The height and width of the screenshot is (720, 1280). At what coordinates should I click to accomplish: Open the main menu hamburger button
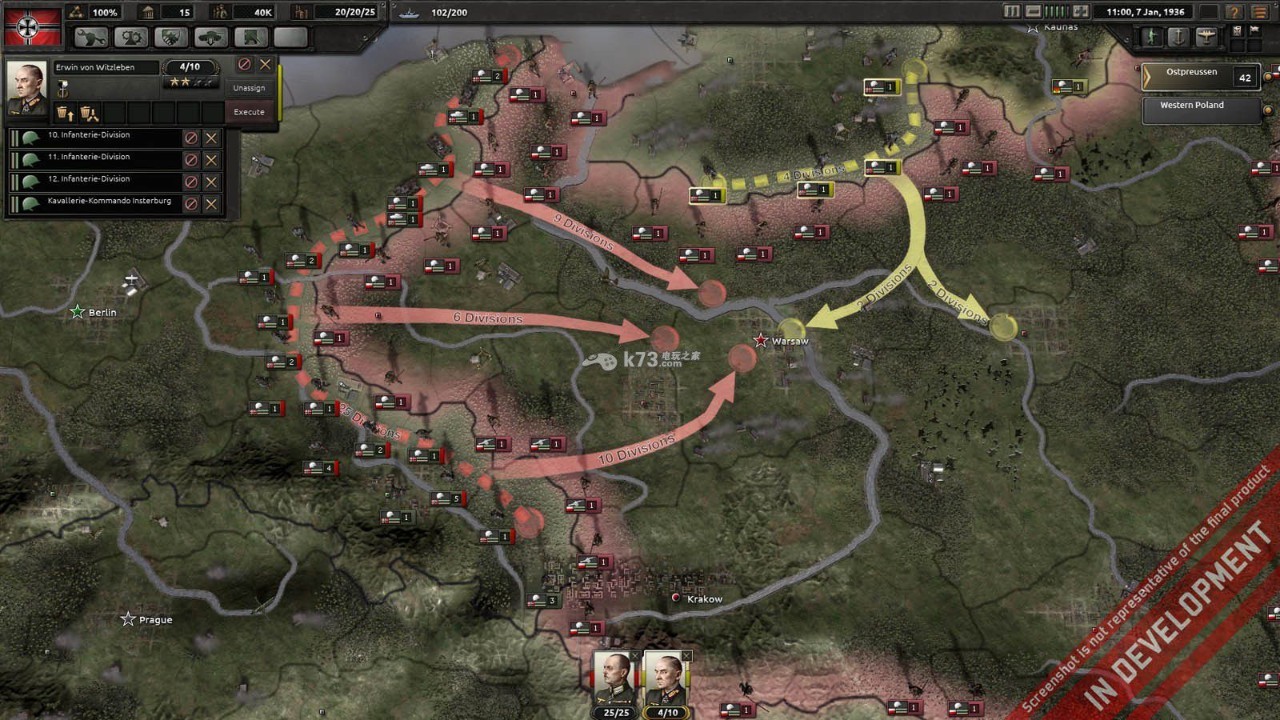(1260, 12)
